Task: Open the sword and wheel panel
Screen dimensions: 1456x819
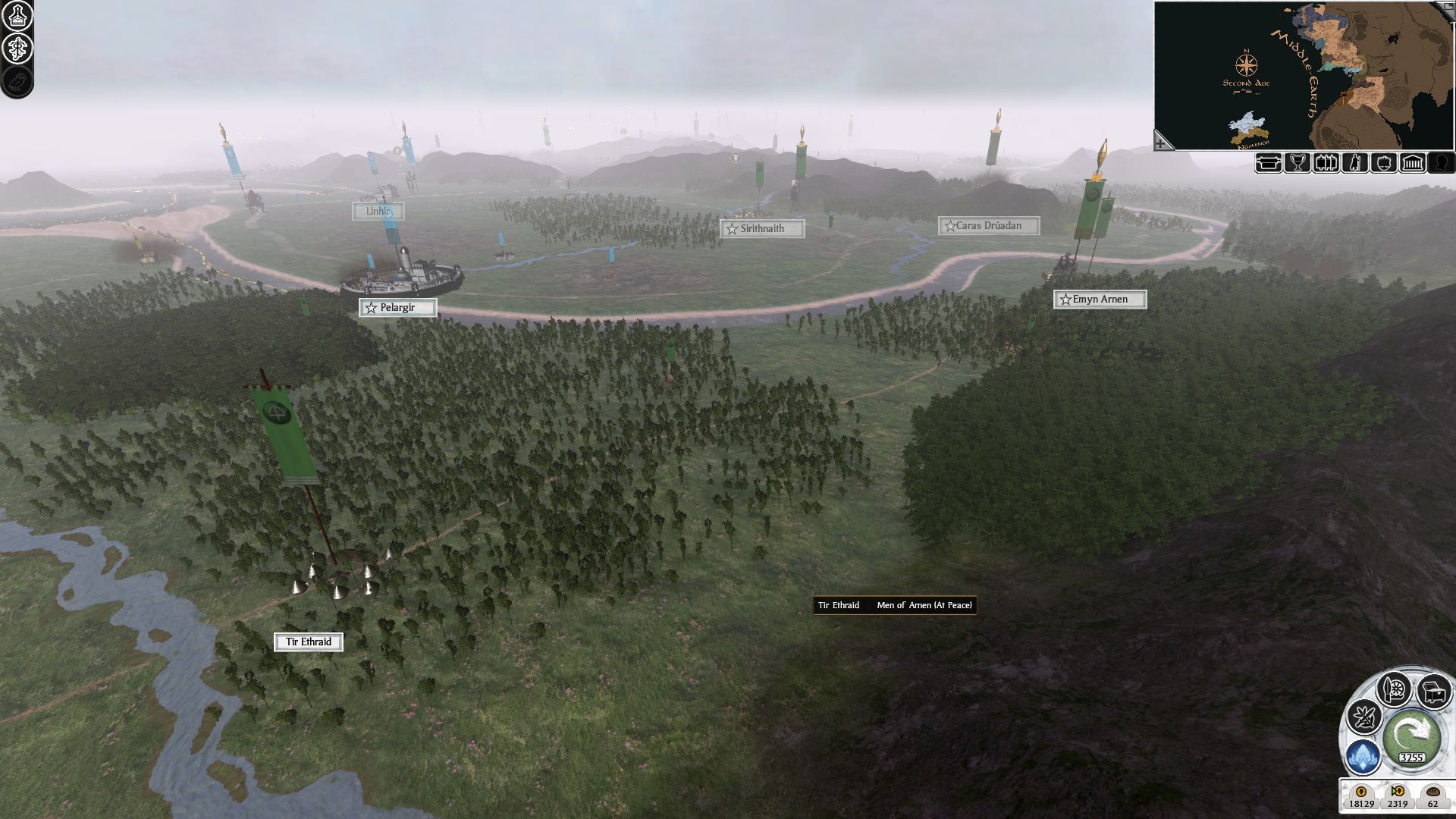Action: point(1394,689)
